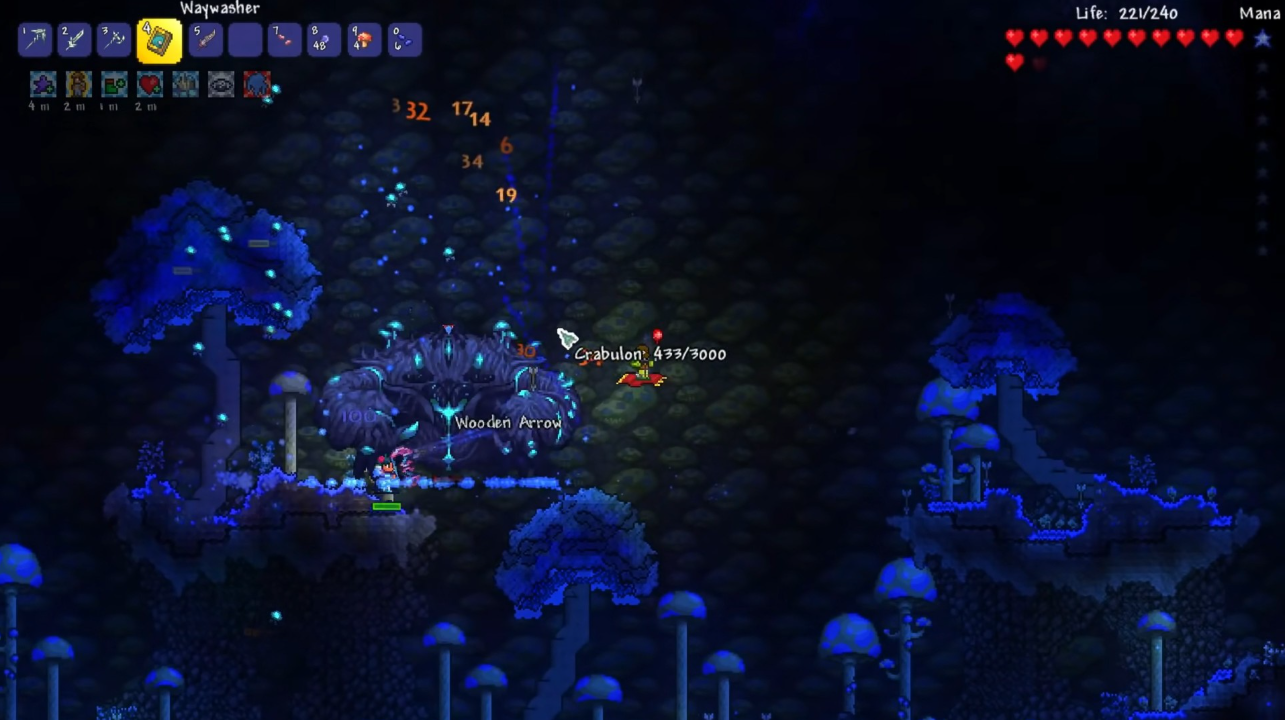Select the Waywasher spell tome slot
The image size is (1285, 720).
tap(159, 40)
